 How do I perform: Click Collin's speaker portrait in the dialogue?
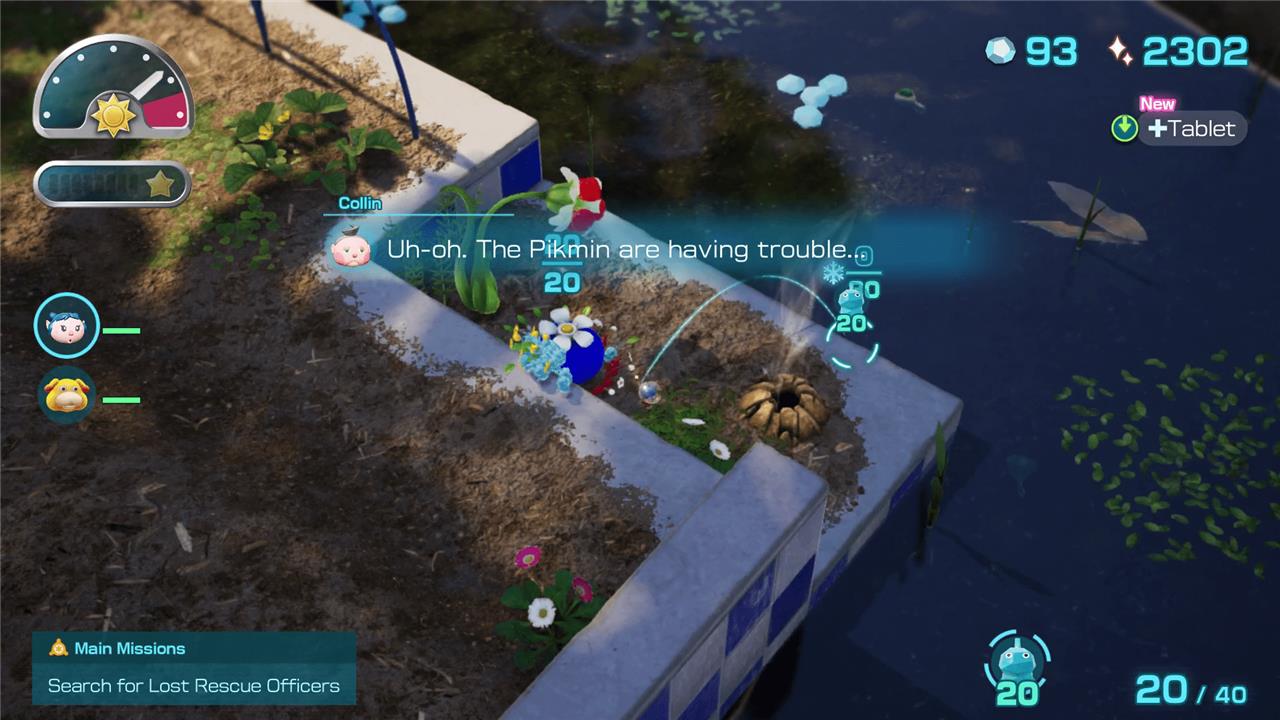(351, 250)
